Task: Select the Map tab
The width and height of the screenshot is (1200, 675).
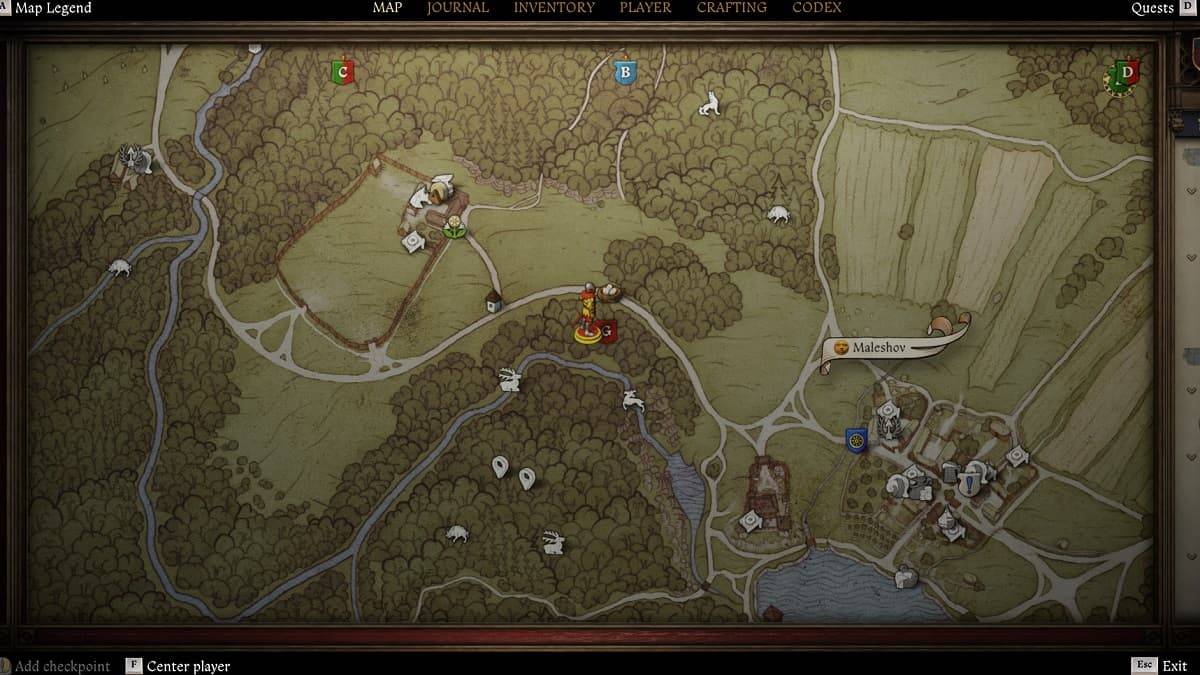Action: point(387,8)
